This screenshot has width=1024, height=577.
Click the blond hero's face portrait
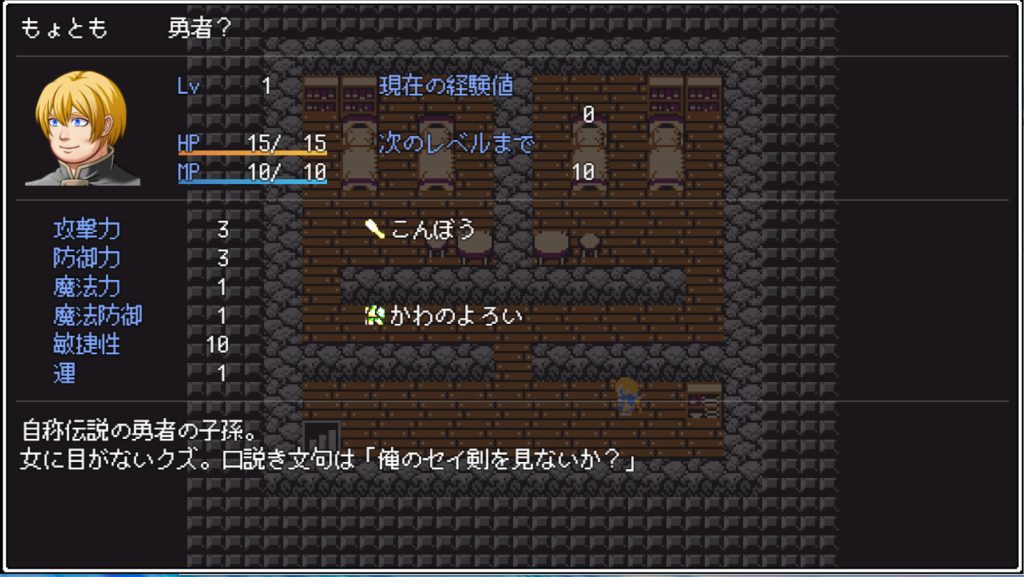pyautogui.click(x=83, y=128)
